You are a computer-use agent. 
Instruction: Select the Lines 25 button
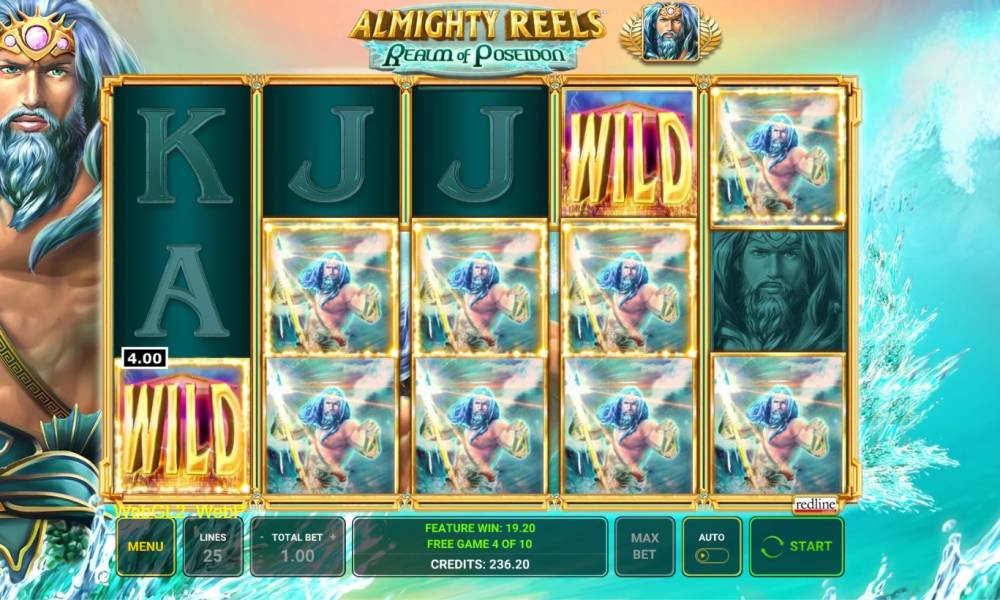[x=213, y=547]
